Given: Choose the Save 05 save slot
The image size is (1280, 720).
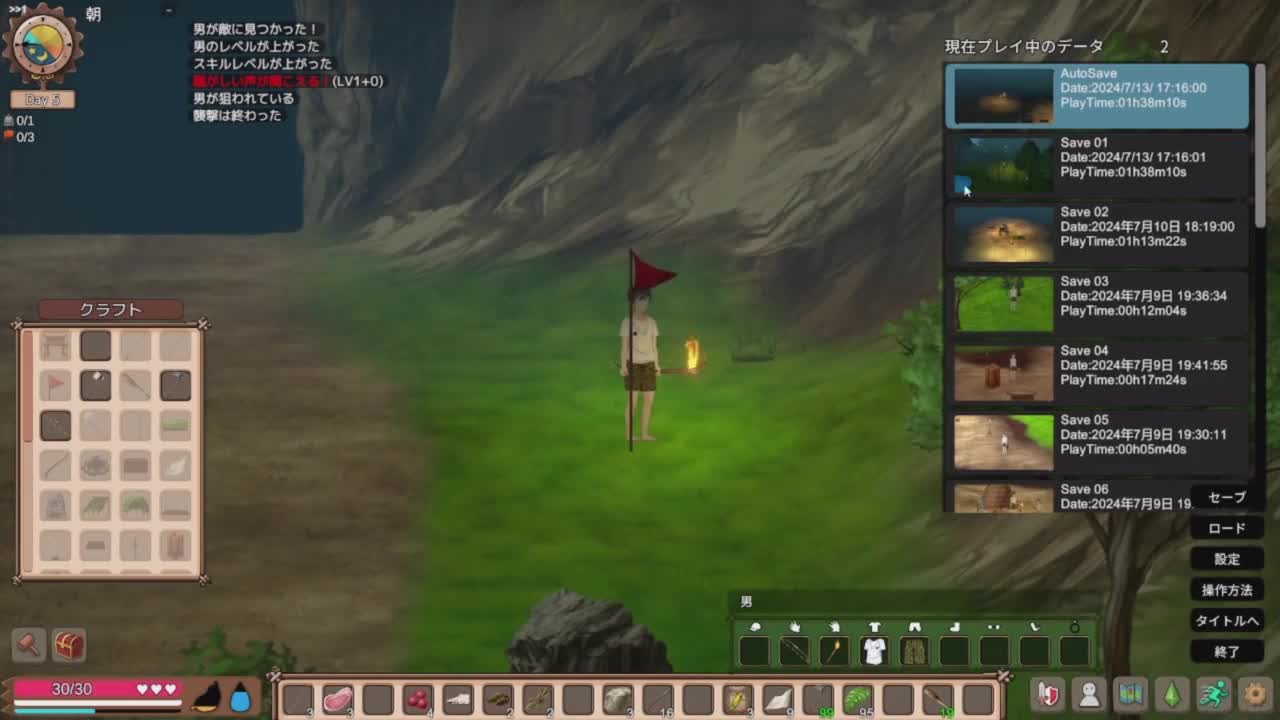Looking at the screenshot, I should 1097,441.
